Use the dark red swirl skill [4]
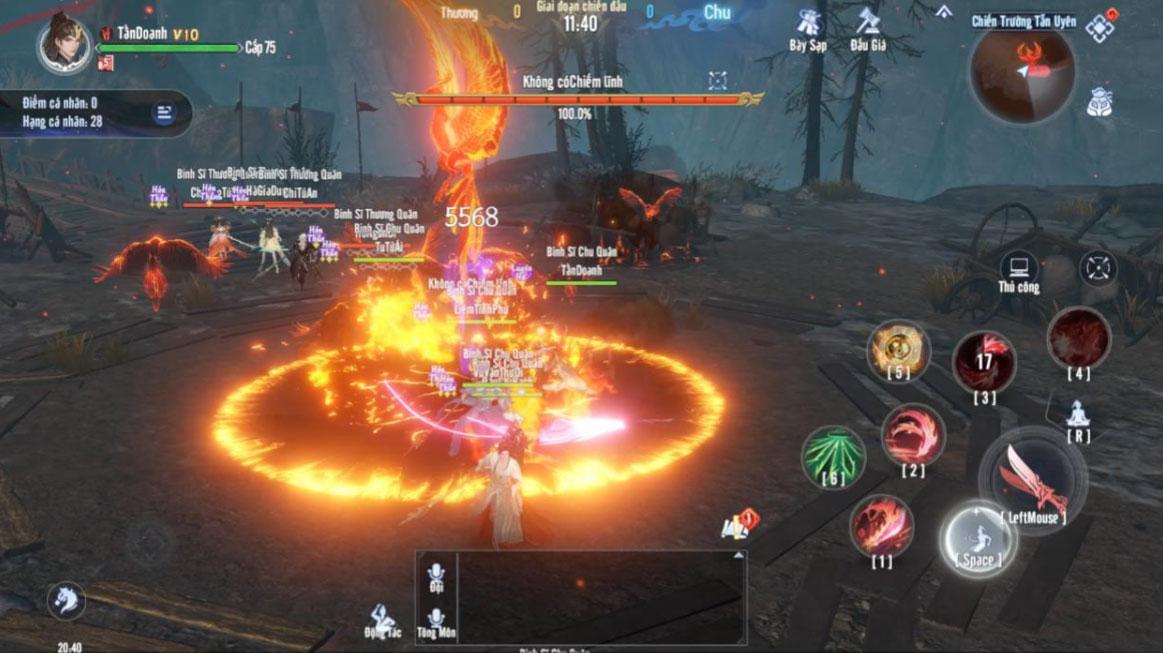Viewport: 1163px width, 653px height. tap(1078, 338)
